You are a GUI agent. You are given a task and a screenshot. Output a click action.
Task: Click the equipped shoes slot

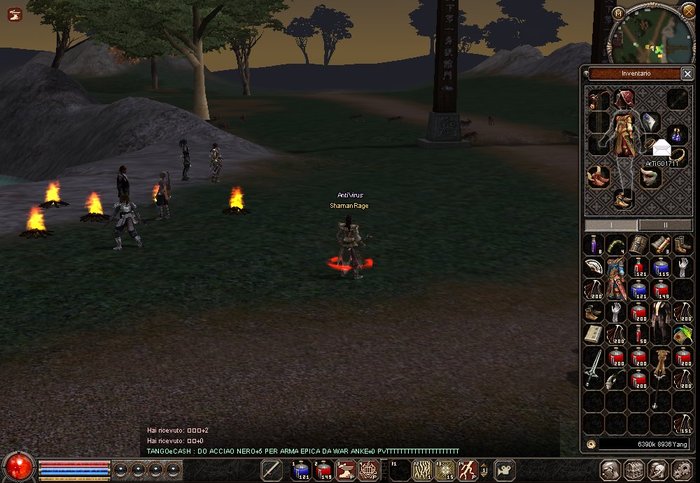623,199
